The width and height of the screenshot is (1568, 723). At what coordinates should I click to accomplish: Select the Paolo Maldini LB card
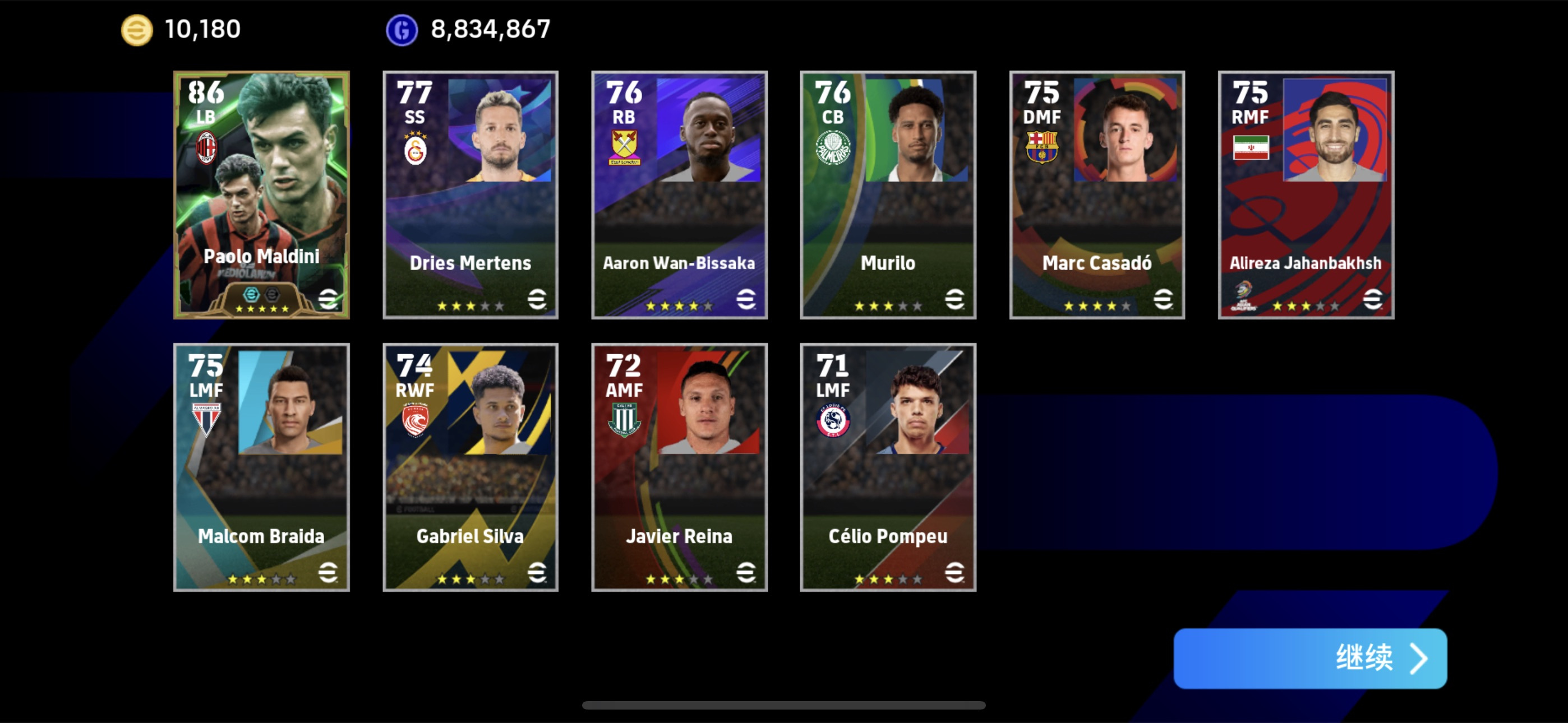261,194
